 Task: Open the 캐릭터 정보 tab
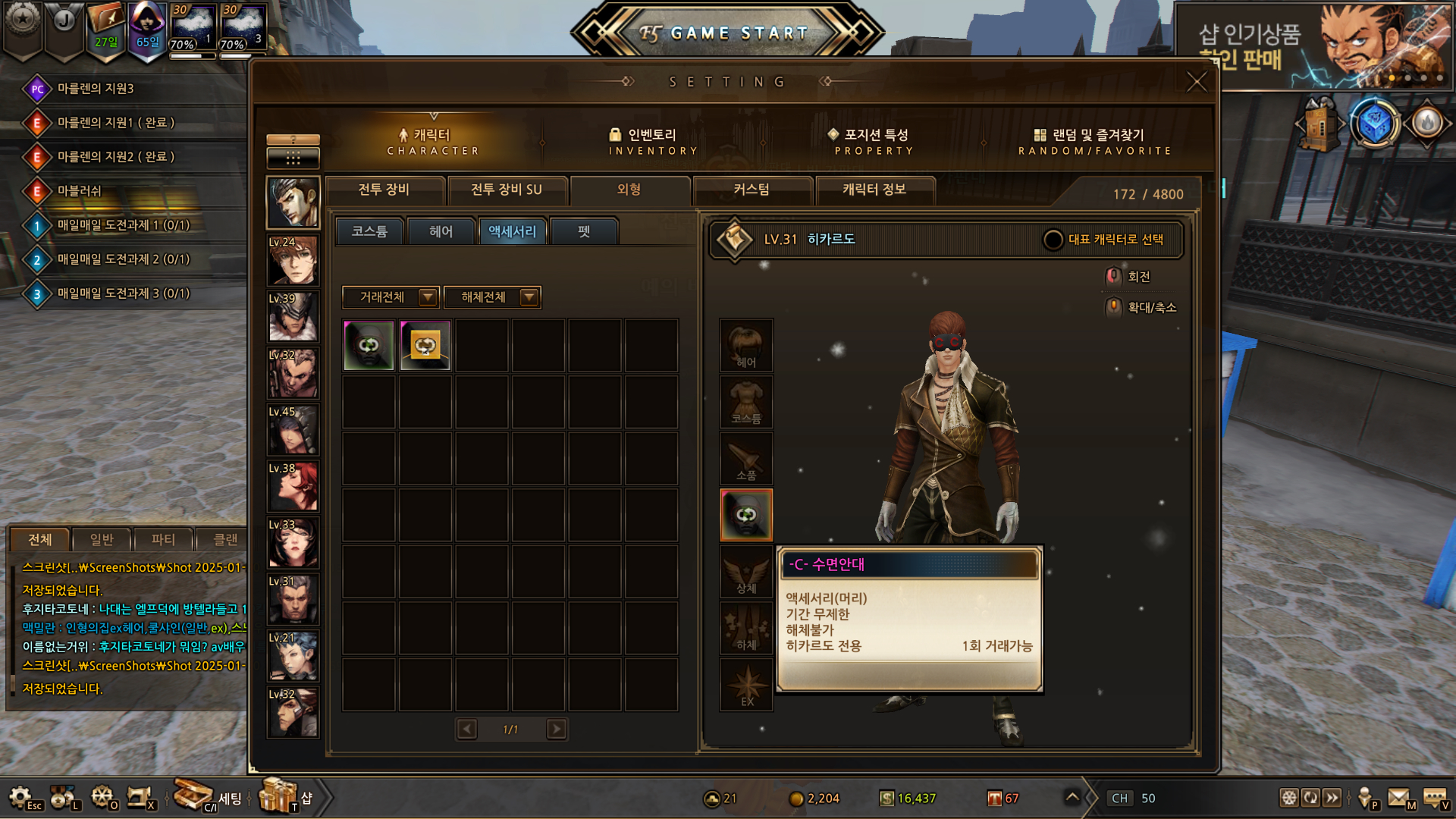point(874,190)
